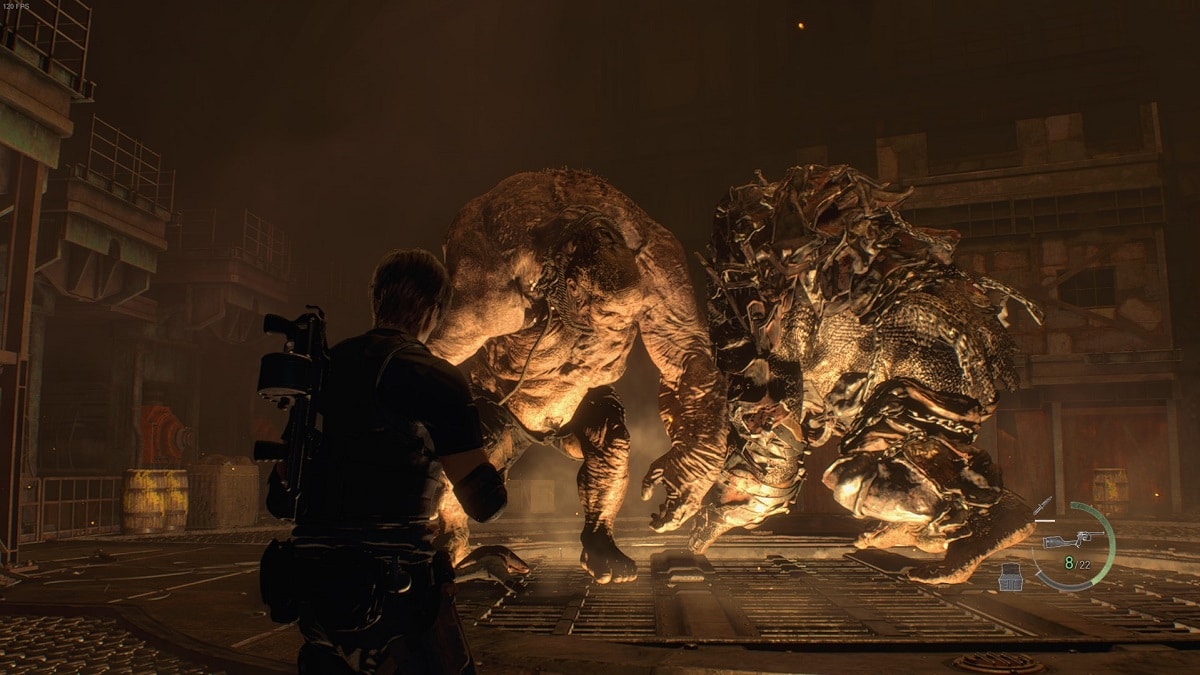Select the equipped handgun with stock icon
1200x675 pixels.
(x=1072, y=540)
